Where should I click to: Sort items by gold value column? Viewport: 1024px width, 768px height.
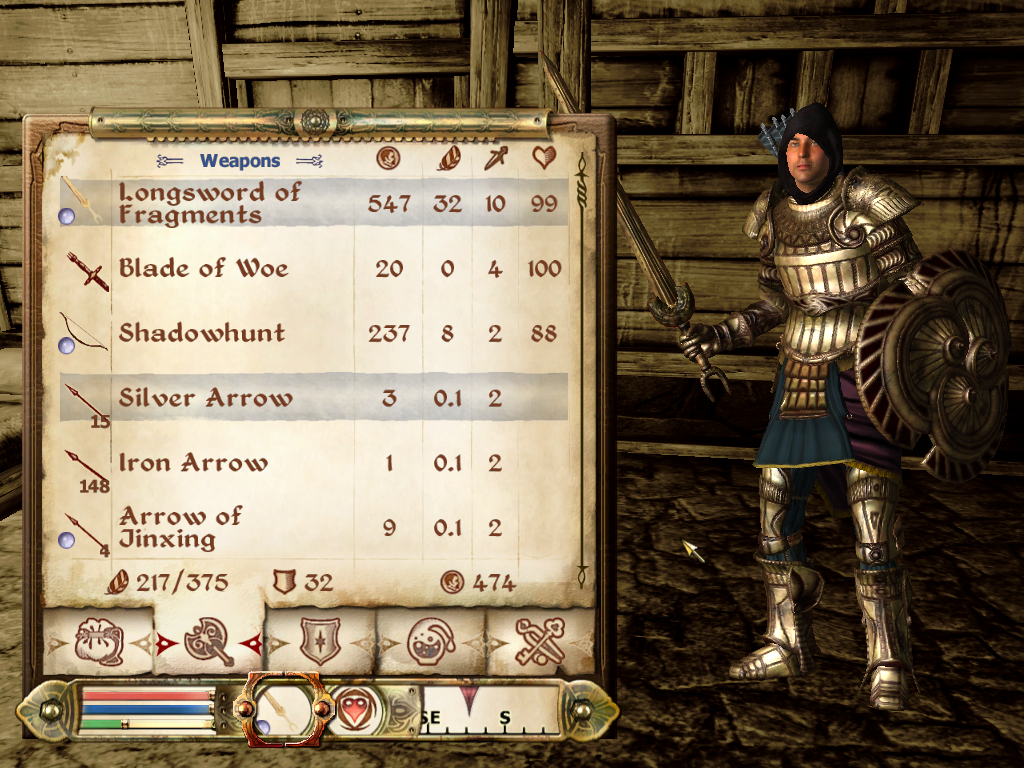coord(387,158)
